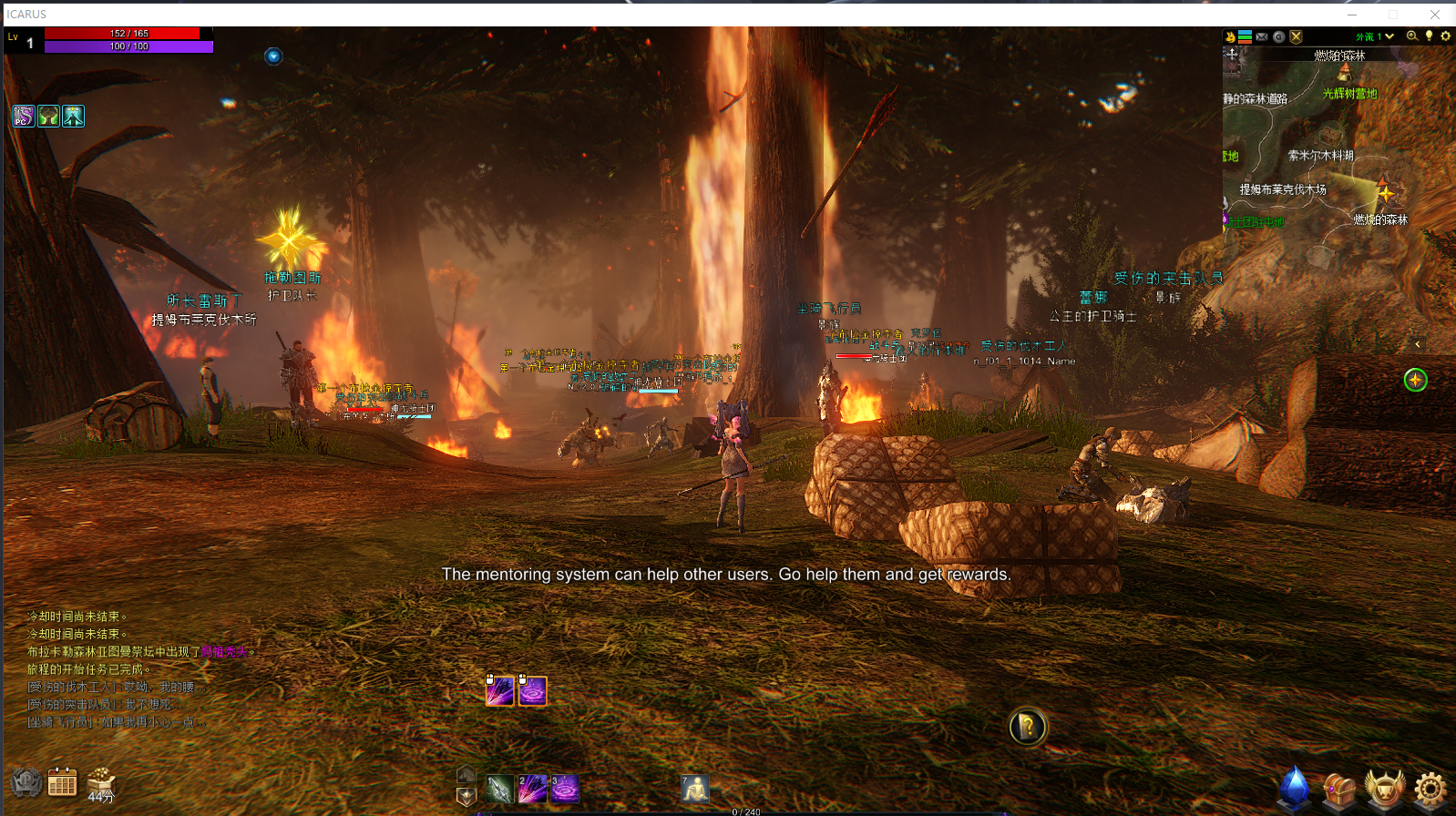This screenshot has height=816, width=1456.
Task: Open the system gear menu
Action: [1430, 789]
